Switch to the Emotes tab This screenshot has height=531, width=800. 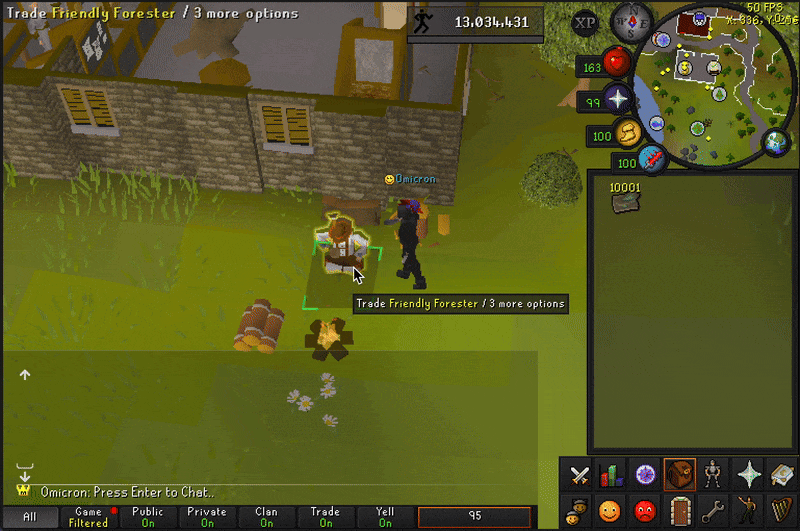[747, 509]
